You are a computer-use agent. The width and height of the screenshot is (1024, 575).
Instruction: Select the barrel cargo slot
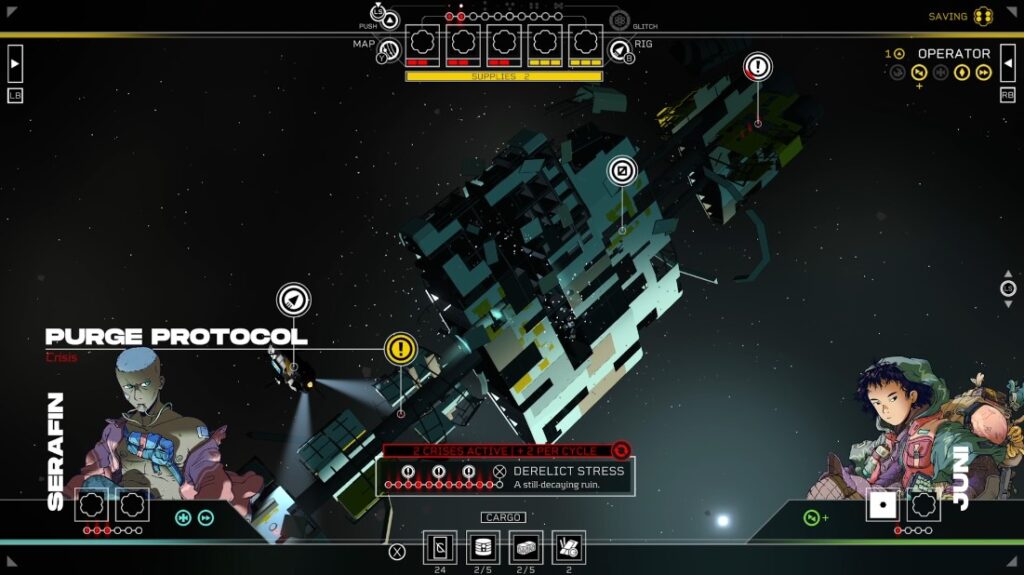483,547
